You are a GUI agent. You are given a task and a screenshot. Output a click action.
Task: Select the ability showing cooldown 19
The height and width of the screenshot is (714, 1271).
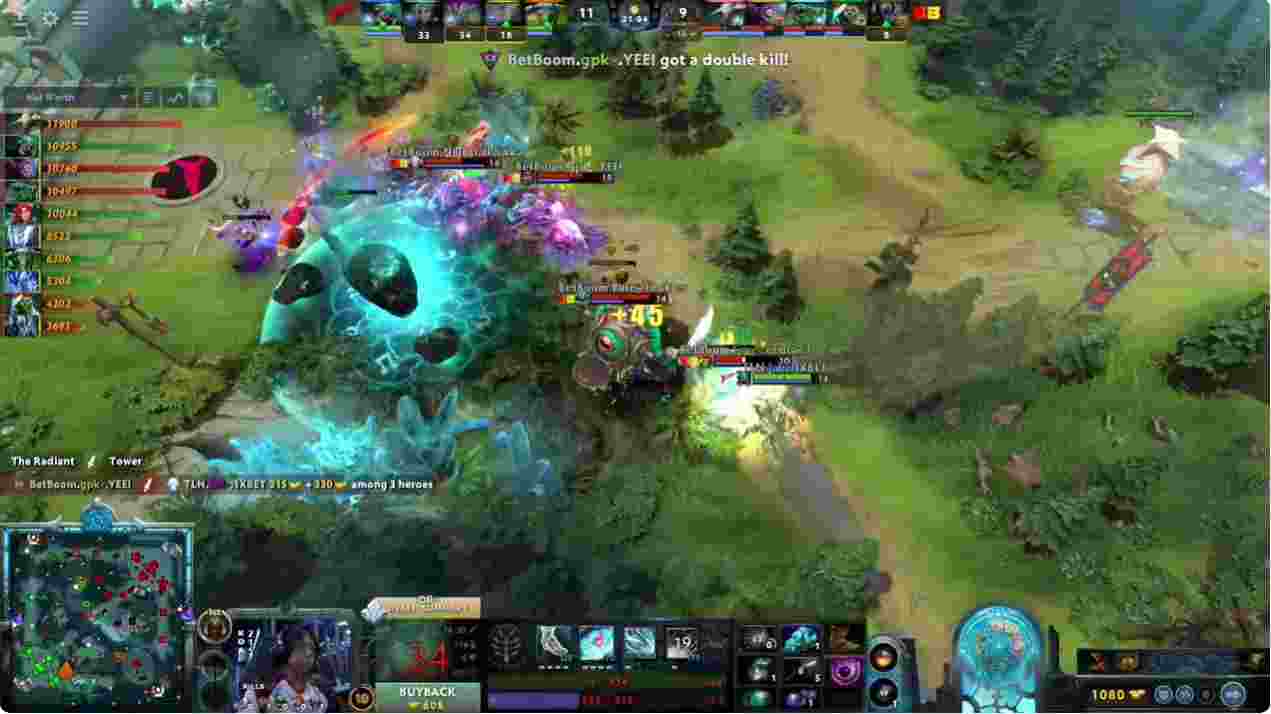tap(683, 645)
